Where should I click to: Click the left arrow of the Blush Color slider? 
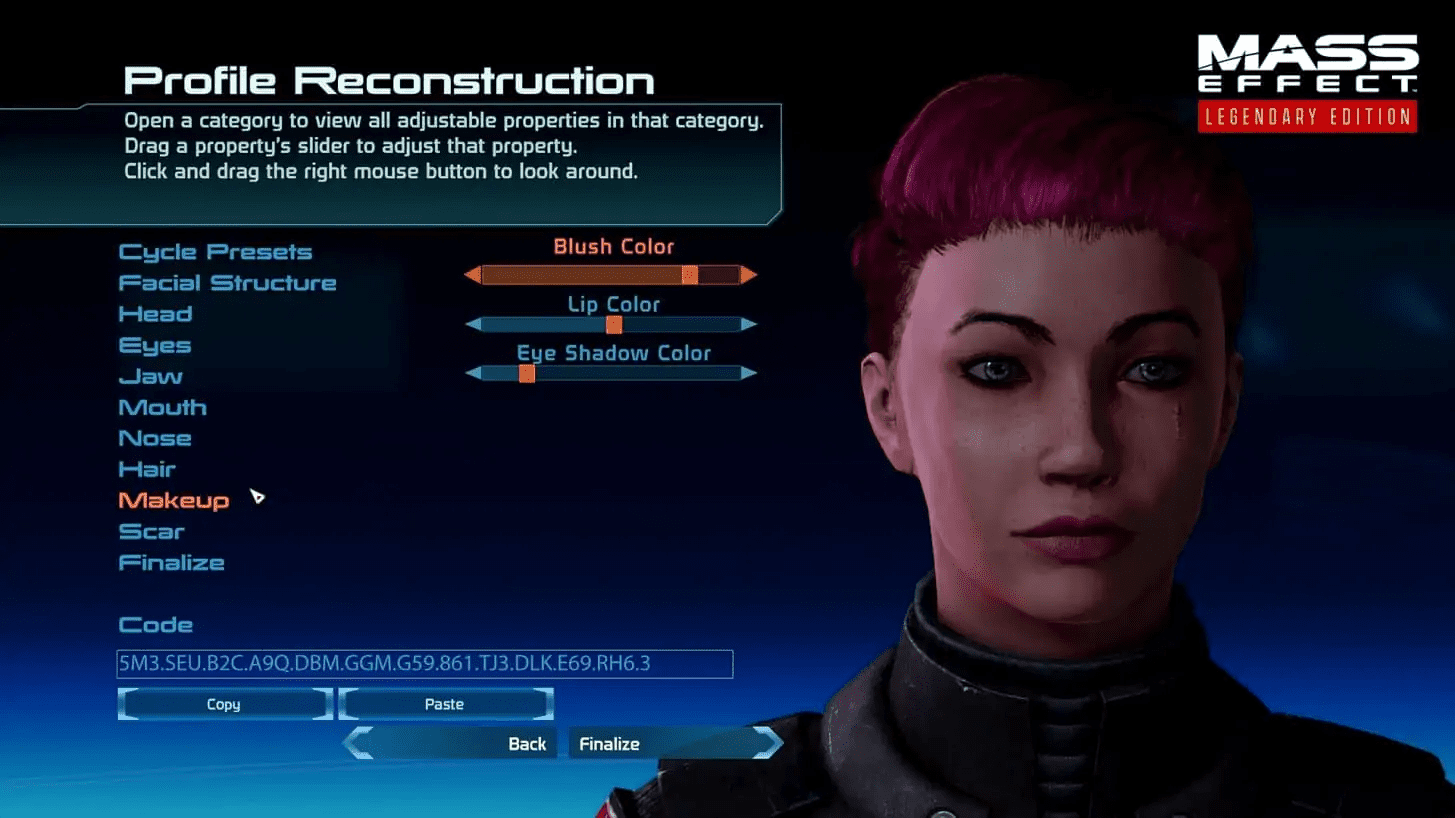(472, 273)
